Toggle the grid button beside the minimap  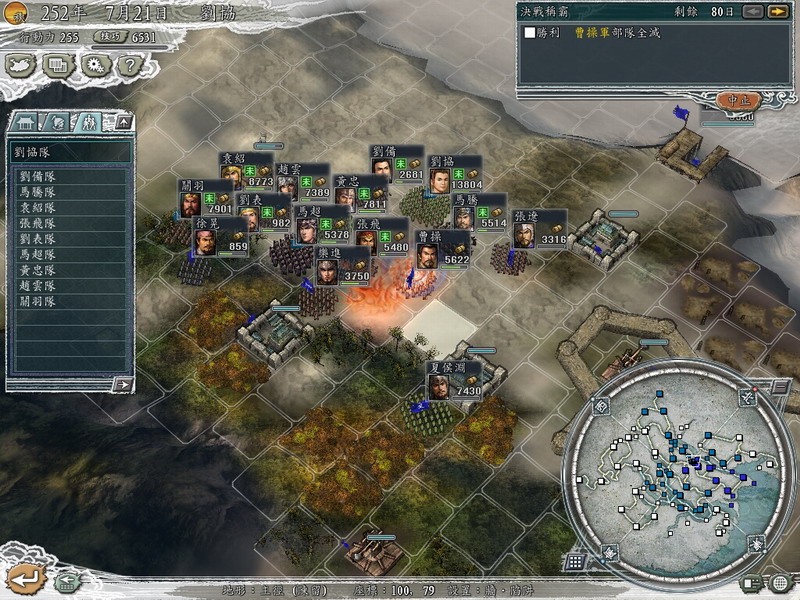tap(575, 562)
